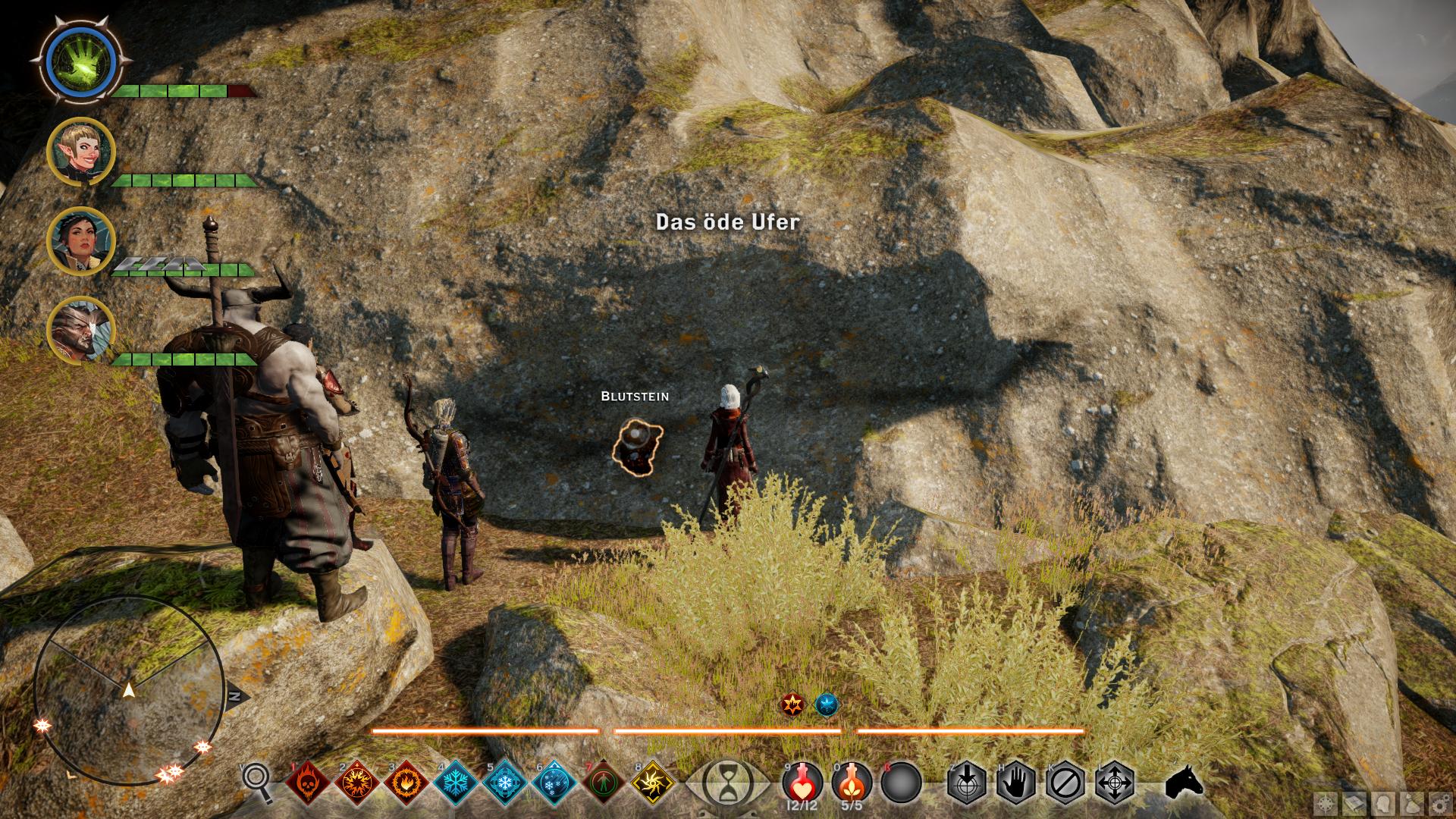The height and width of the screenshot is (819, 1456).
Task: Open the settings gear icon
Action: point(1438,803)
